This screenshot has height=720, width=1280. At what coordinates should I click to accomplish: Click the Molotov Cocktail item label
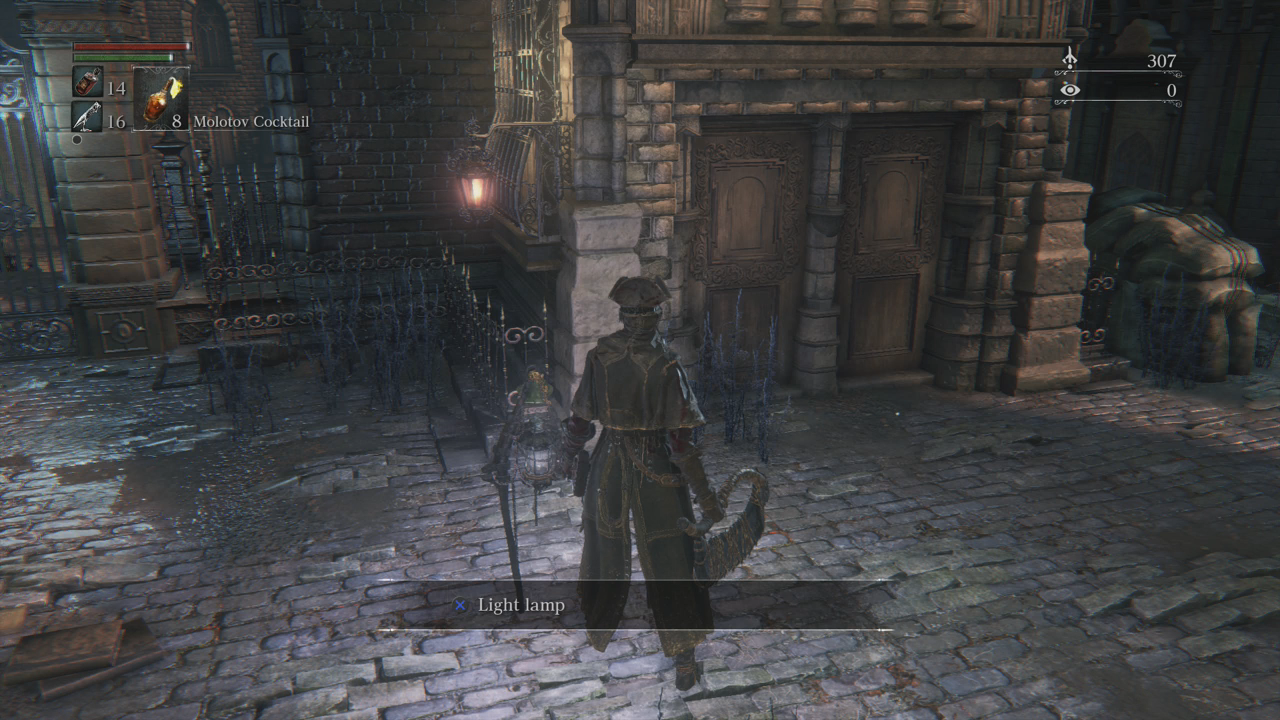click(251, 121)
